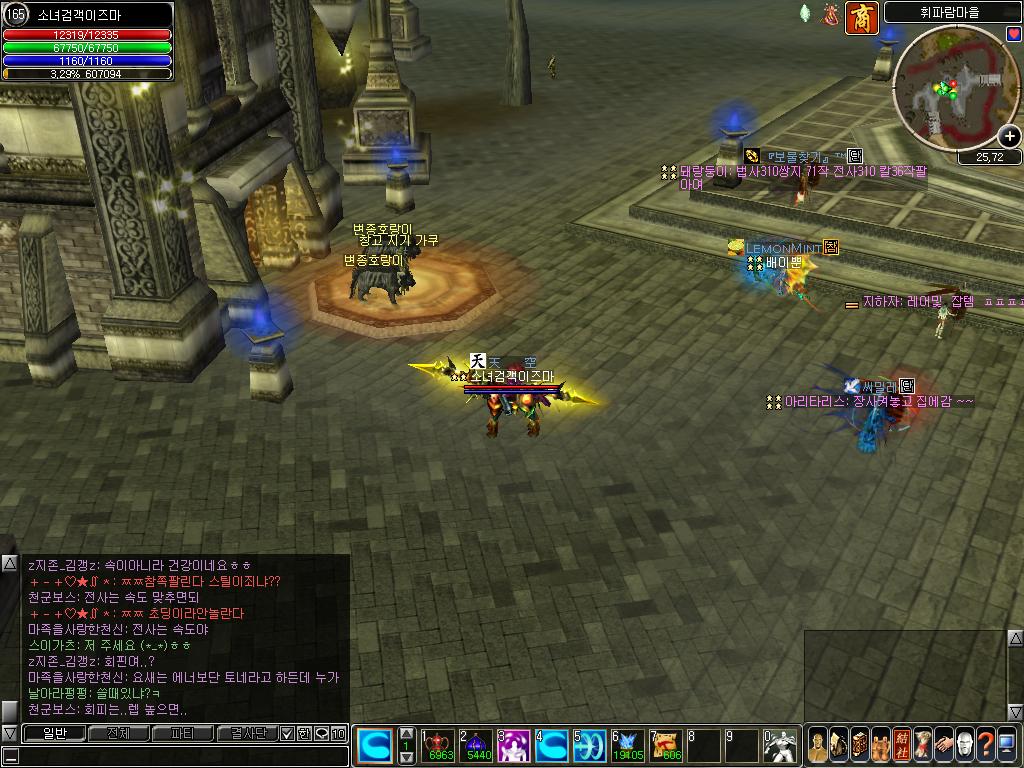Image resolution: width=1024 pixels, height=768 pixels.
Task: Use the blue crystal item in slot 6
Action: [x=629, y=745]
